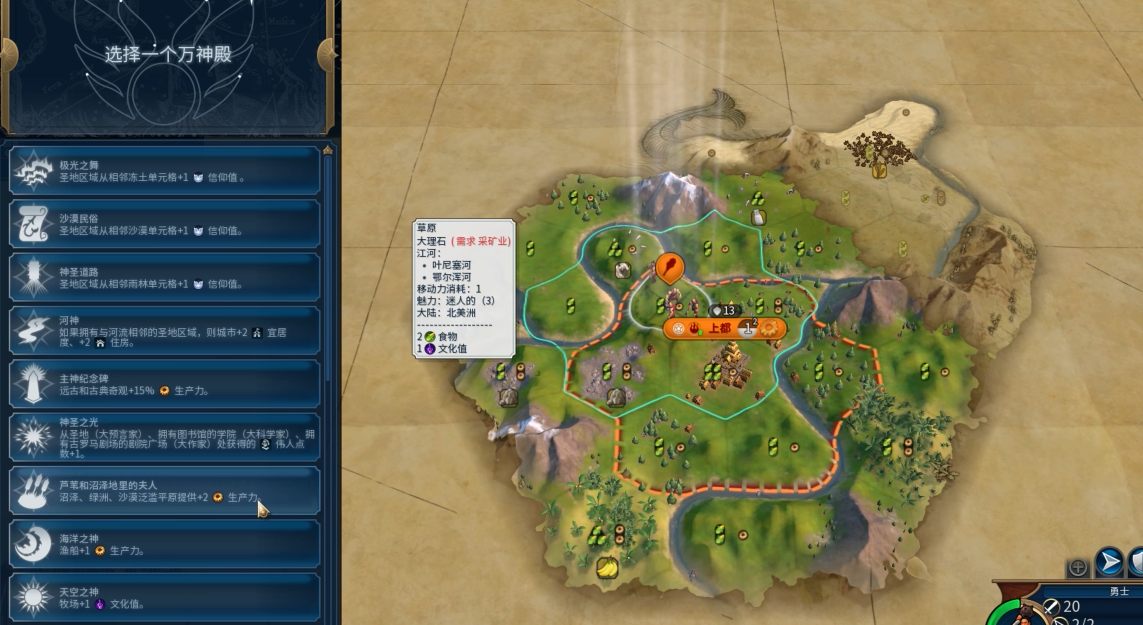Select the 芦苇和沼泽地里的夫人 pantheon
The height and width of the screenshot is (625, 1143).
point(165,491)
